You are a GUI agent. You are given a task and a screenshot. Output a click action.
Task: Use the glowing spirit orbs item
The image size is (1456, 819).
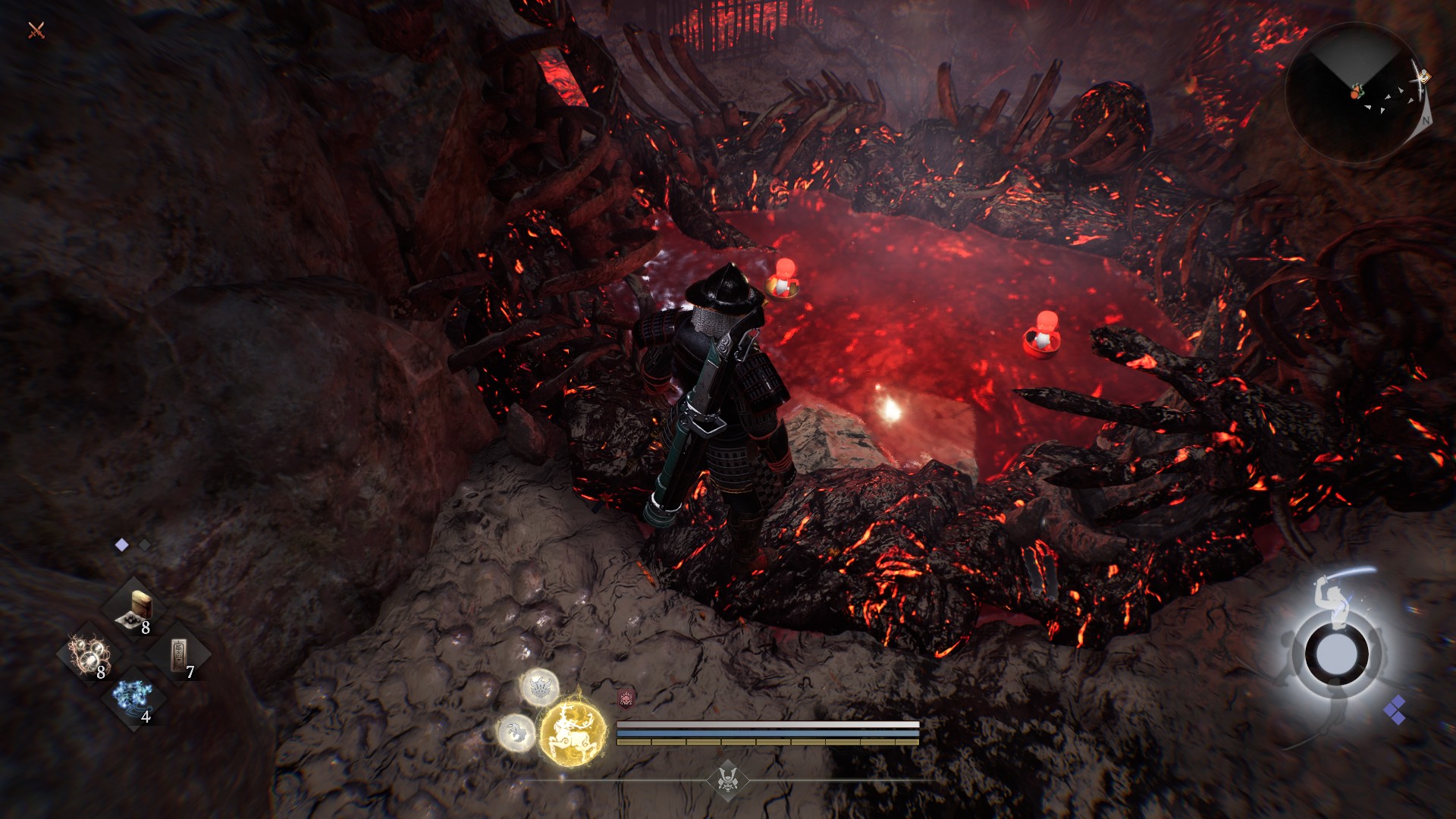coord(89,654)
